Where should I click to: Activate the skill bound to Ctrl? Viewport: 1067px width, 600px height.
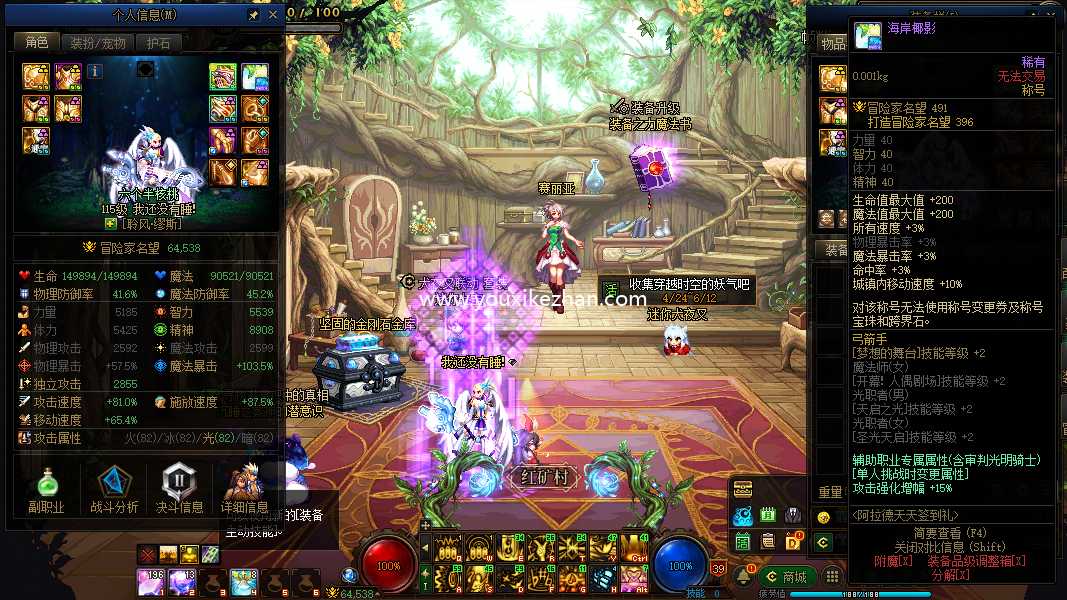click(634, 547)
